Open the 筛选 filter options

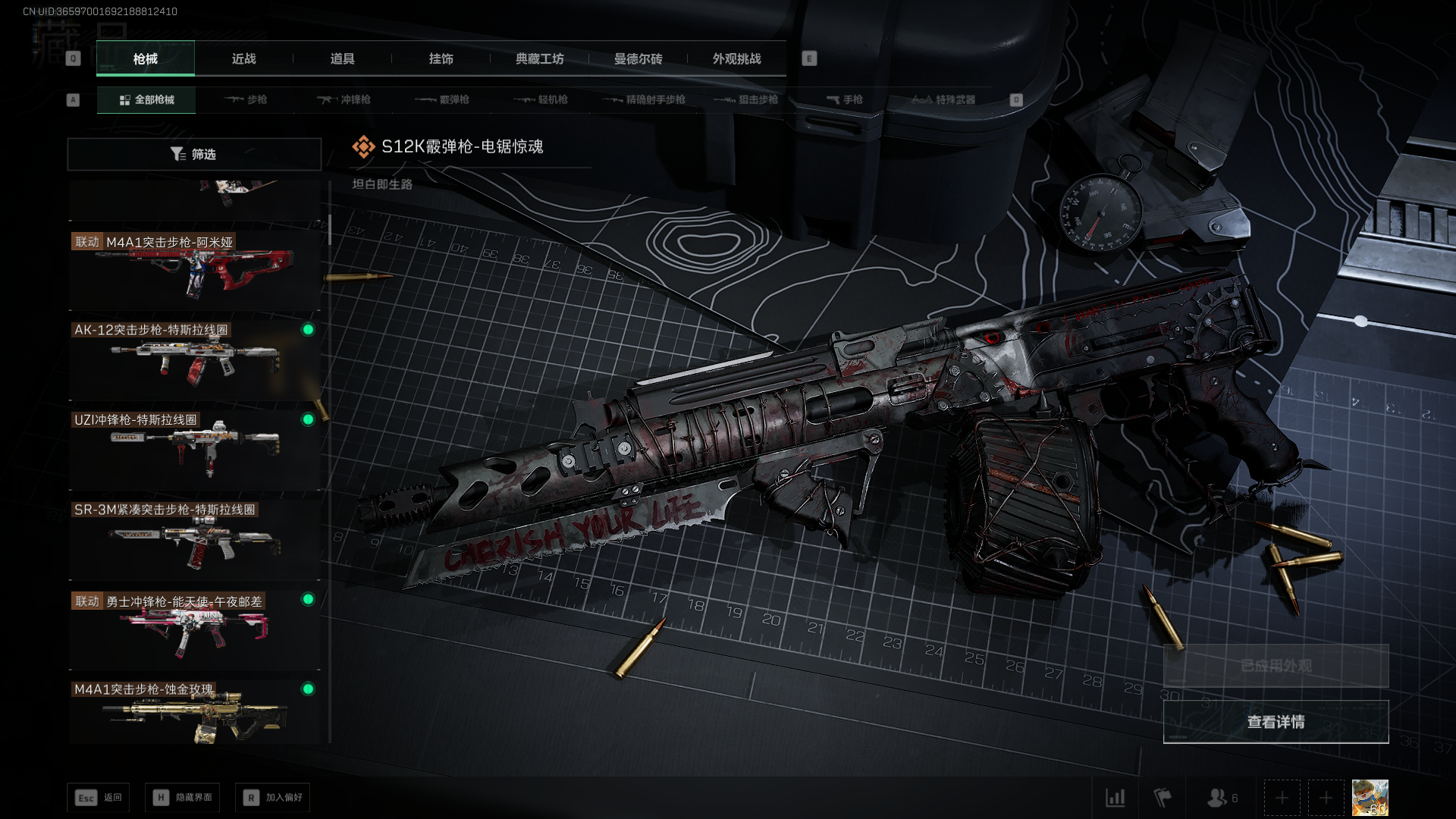[194, 154]
